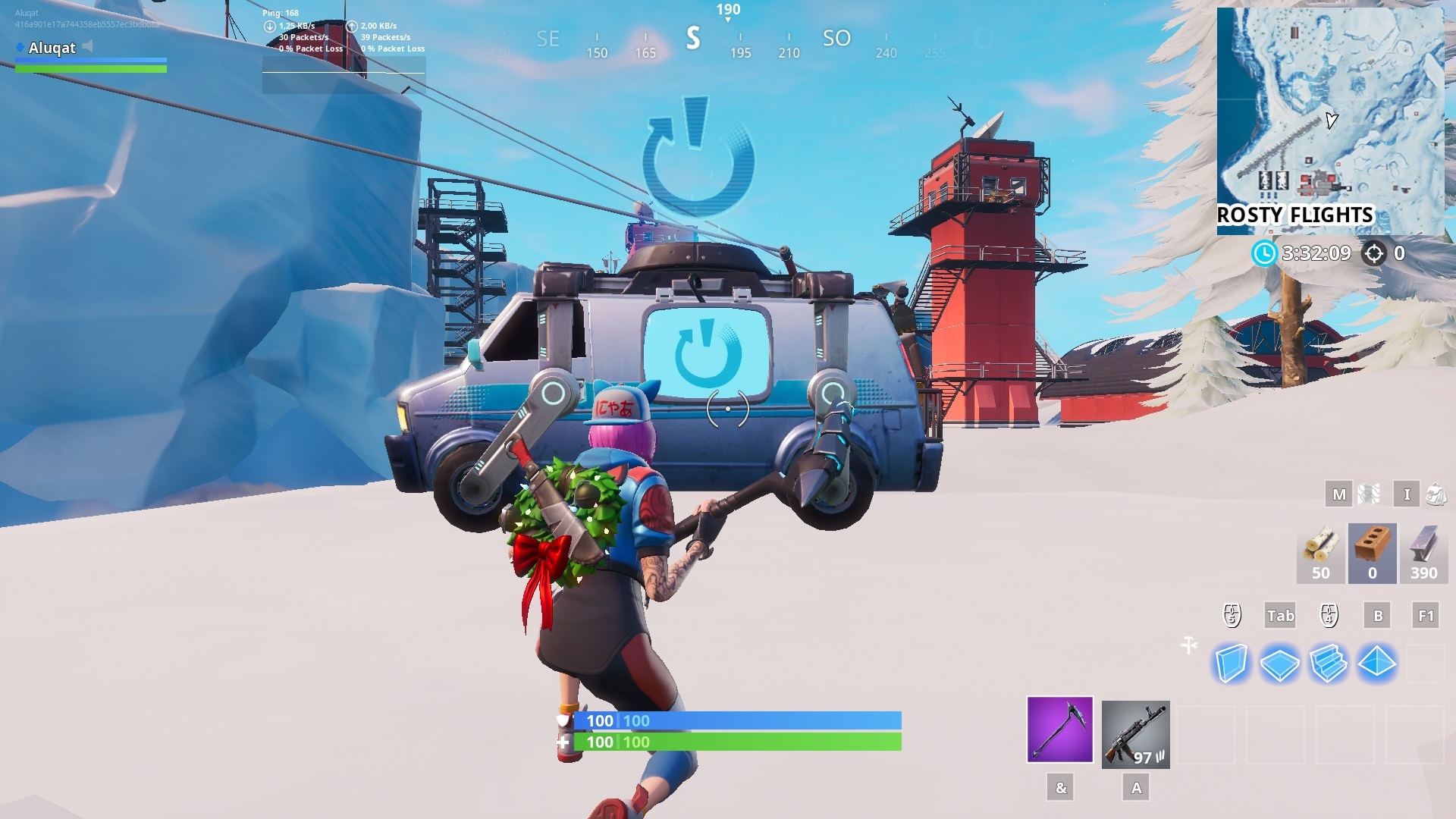Click the F1 keybind box
The height and width of the screenshot is (819, 1456).
pos(1424,616)
